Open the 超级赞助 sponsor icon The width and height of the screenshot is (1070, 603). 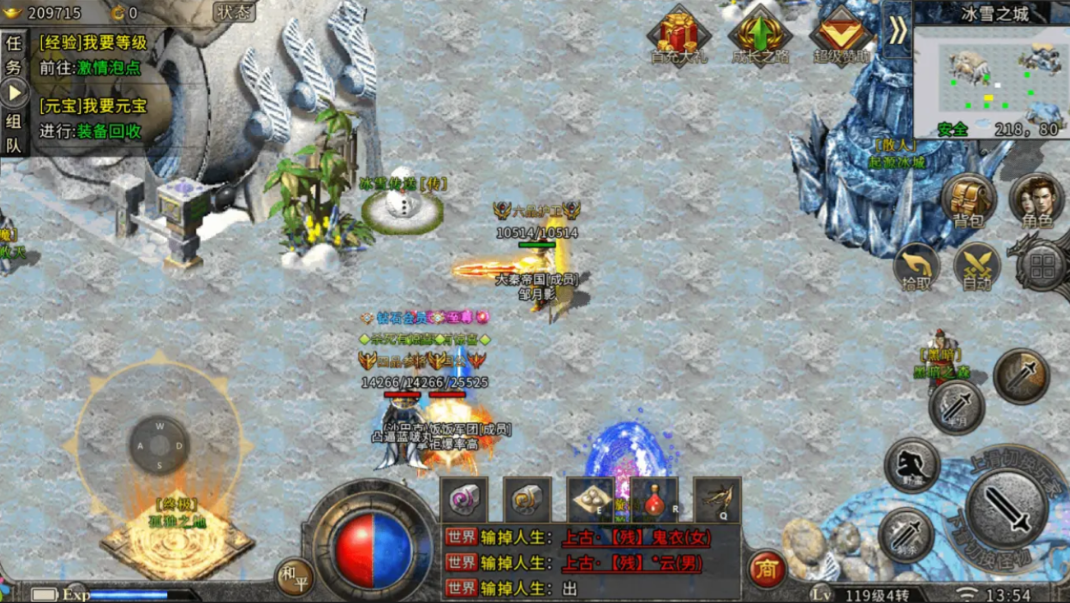[841, 35]
